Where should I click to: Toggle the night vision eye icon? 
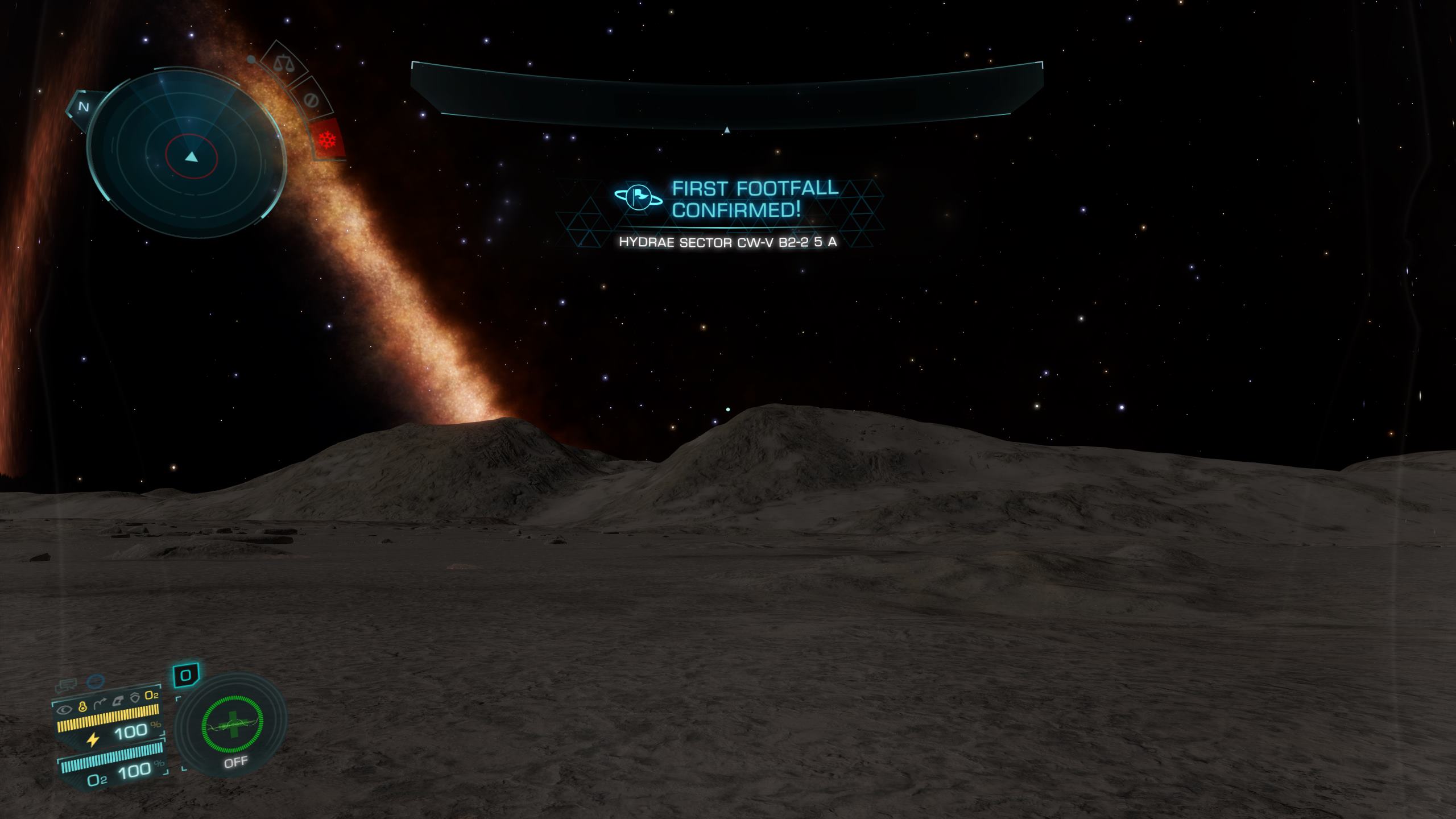(65, 709)
